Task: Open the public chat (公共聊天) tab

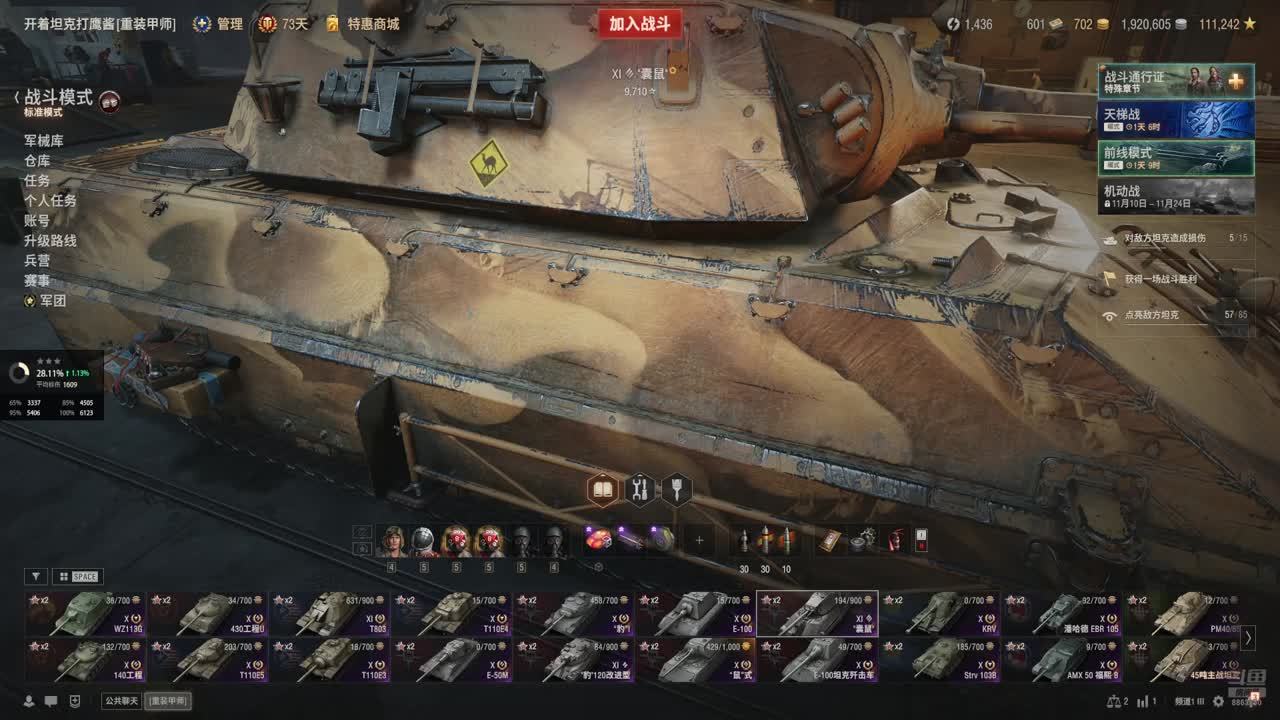Action: (121, 701)
